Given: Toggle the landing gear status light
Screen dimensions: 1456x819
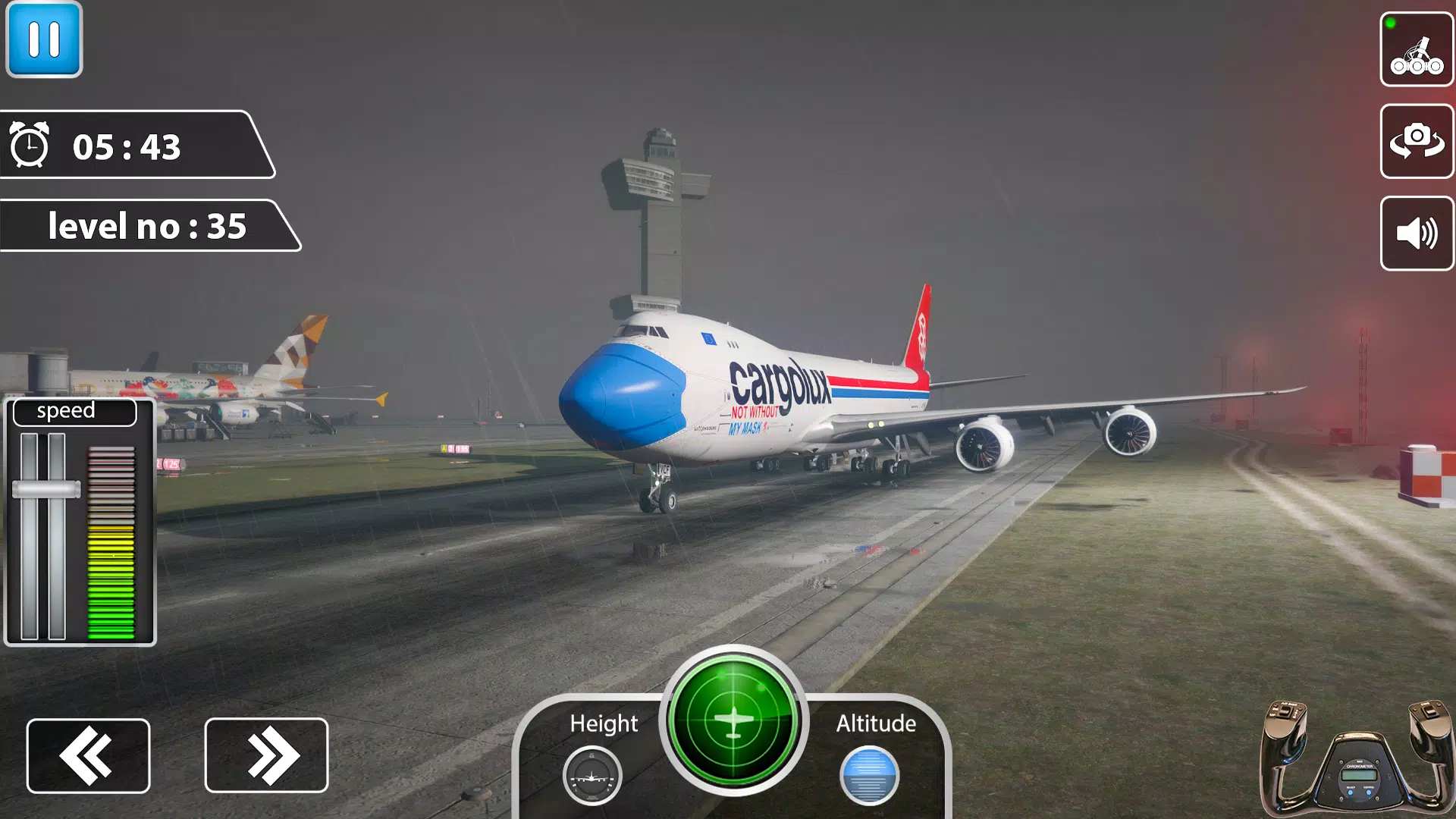Looking at the screenshot, I should coord(1390,23).
